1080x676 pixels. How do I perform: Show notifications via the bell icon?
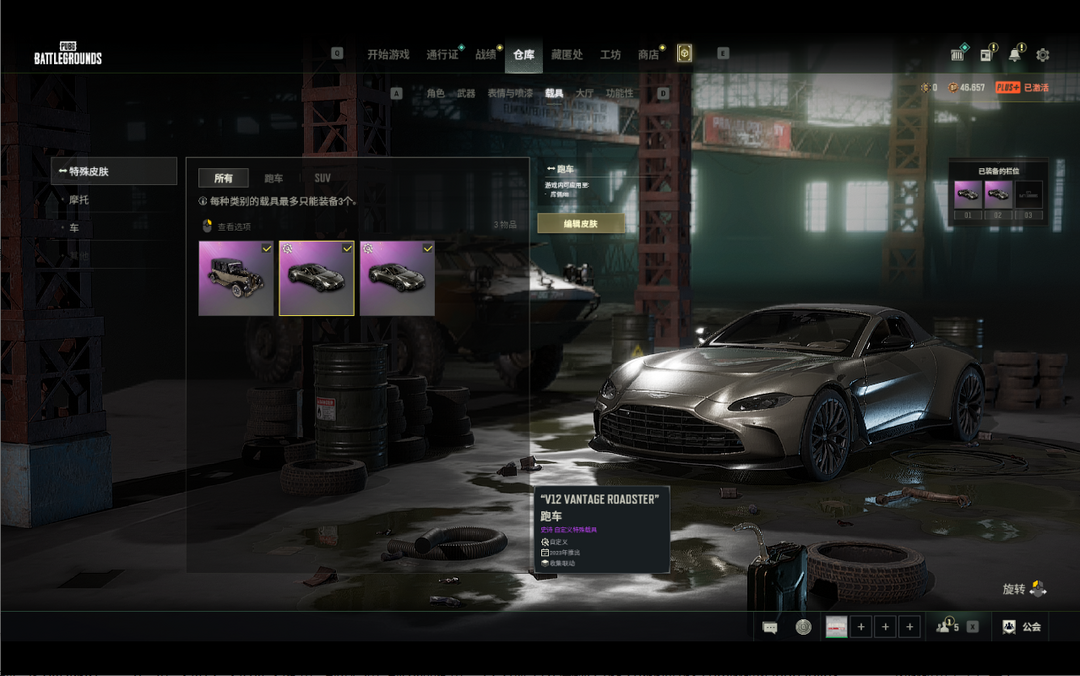point(1015,55)
